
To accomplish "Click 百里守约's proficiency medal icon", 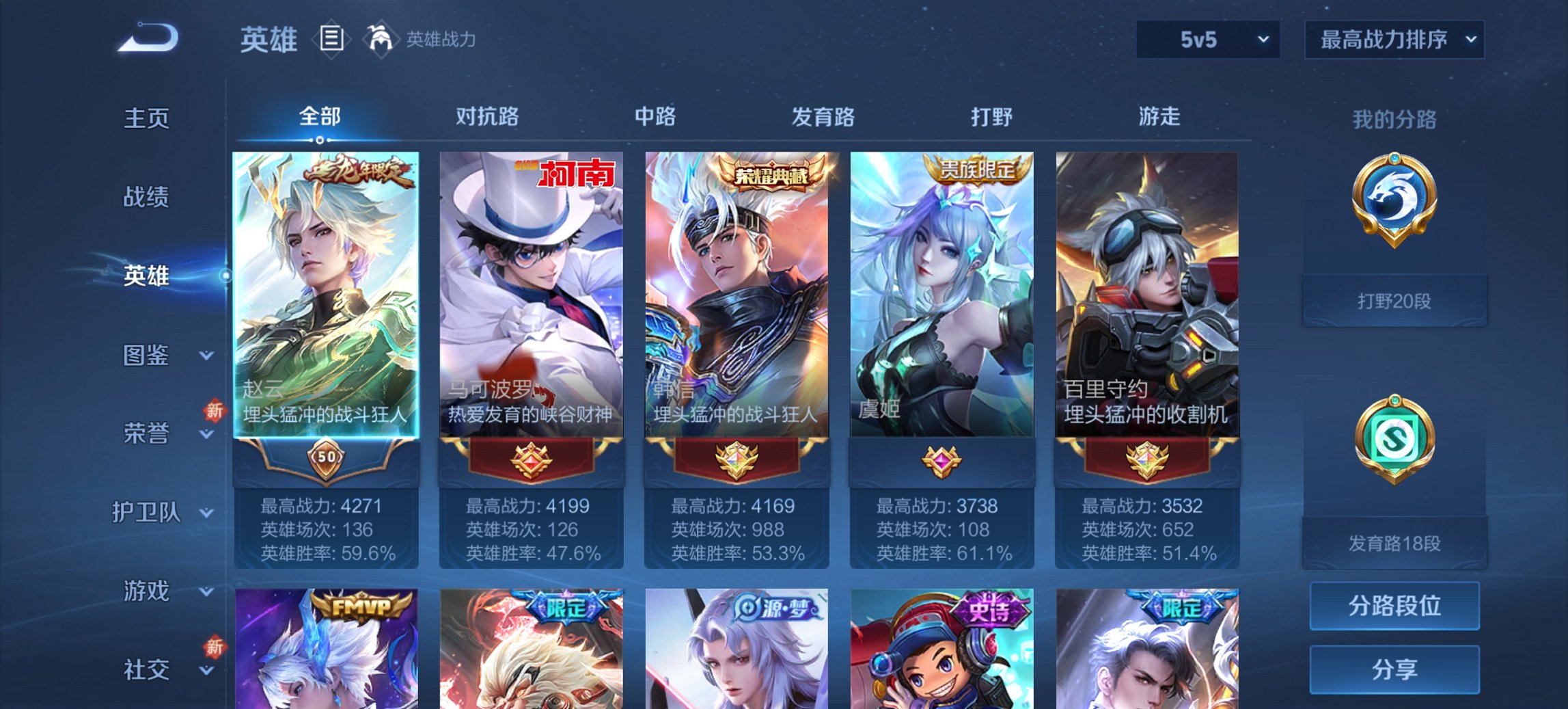I will pyautogui.click(x=1149, y=461).
